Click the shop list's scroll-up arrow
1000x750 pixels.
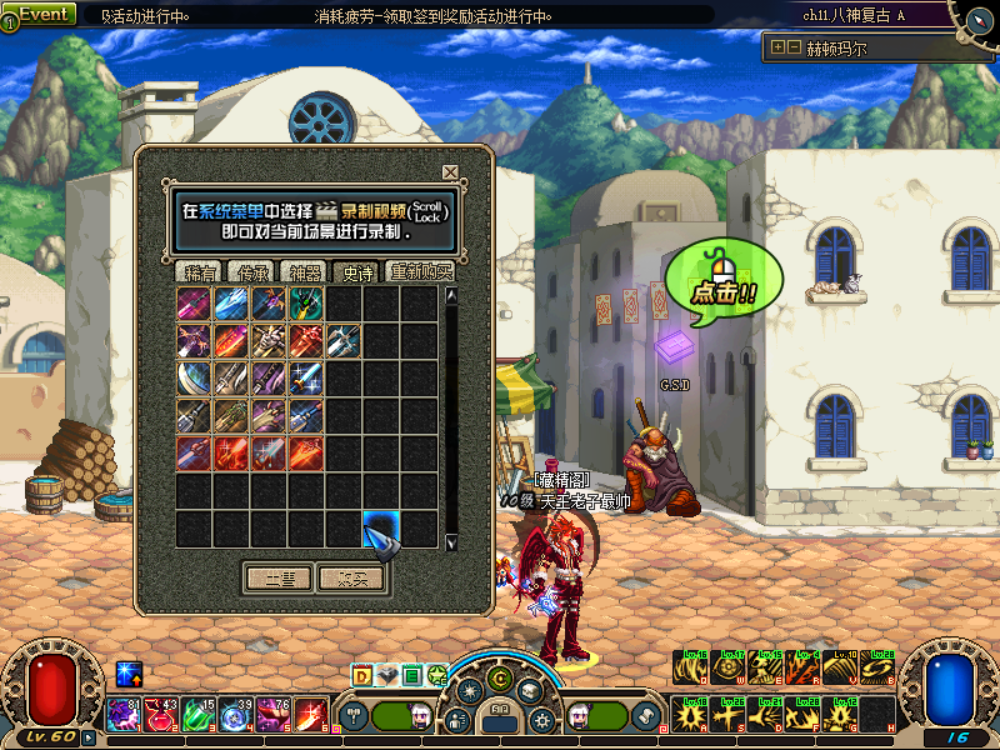(451, 296)
